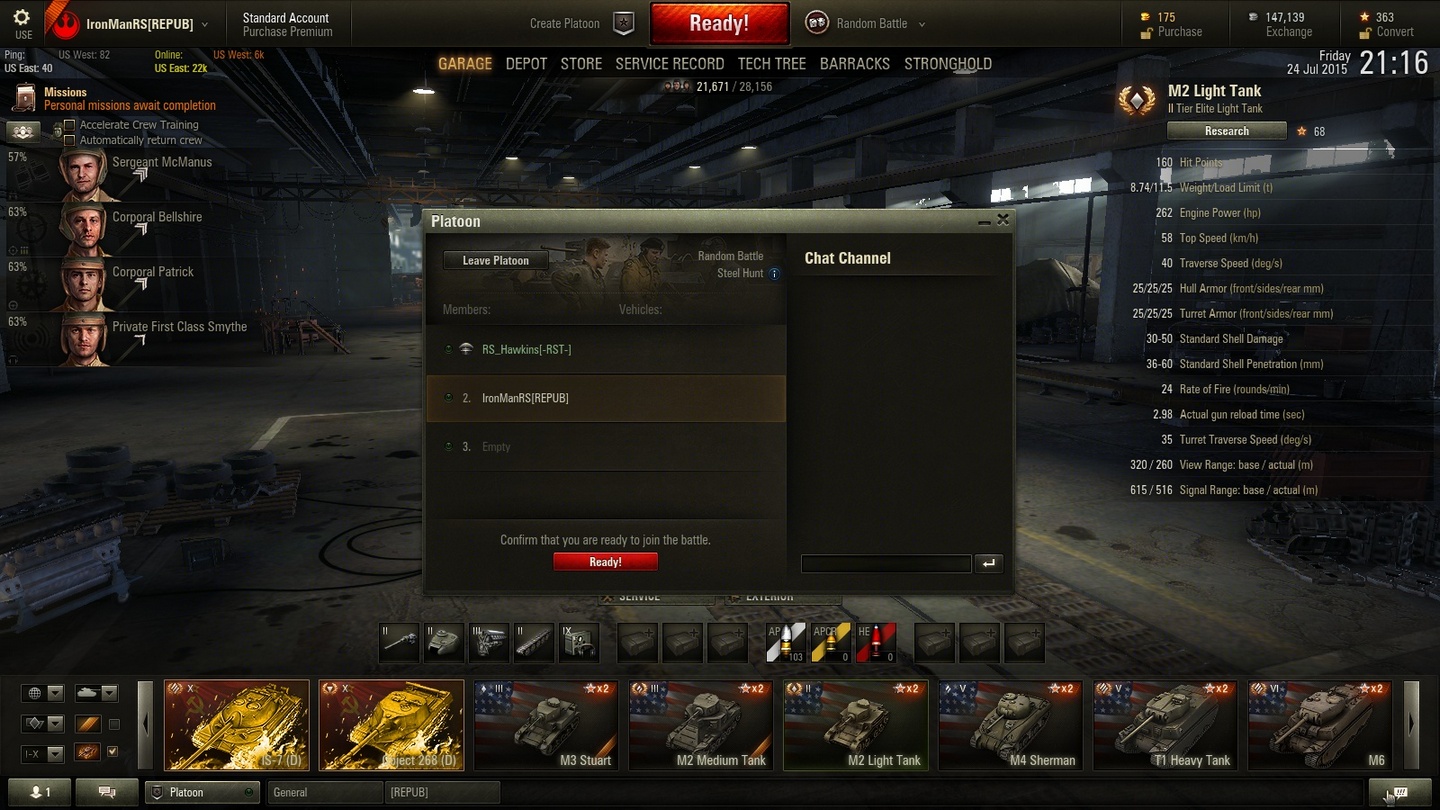Leave the platoon
1440x810 pixels.
496,261
